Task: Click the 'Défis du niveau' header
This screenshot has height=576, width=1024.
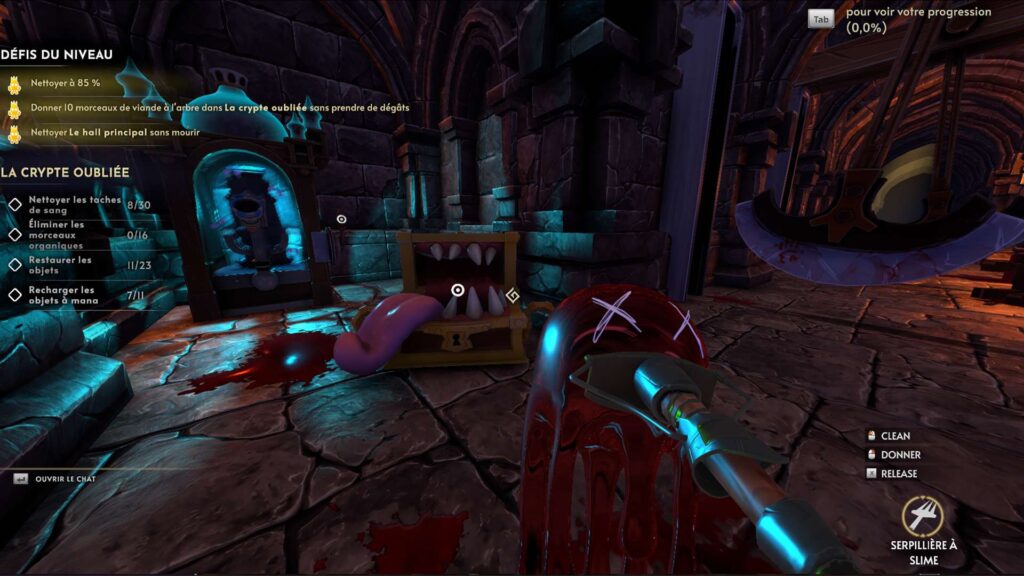Action: pos(57,55)
